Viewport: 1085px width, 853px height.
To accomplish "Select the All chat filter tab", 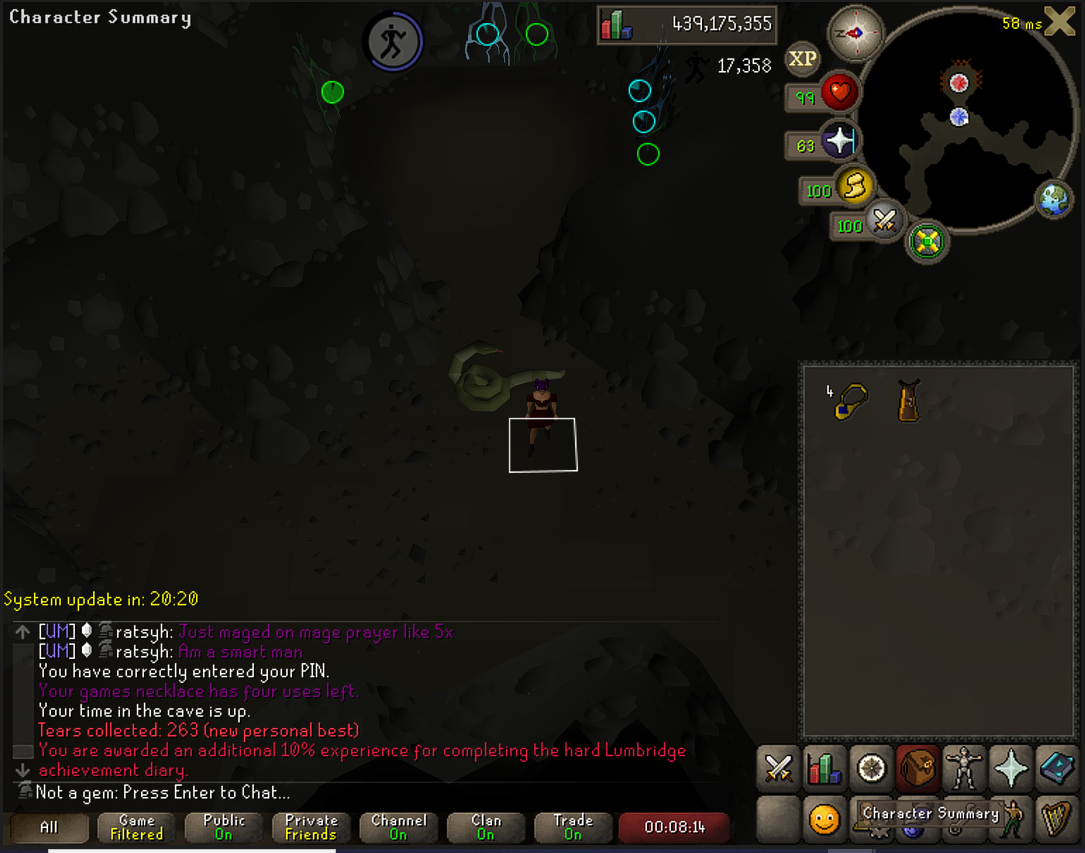I will point(49,827).
